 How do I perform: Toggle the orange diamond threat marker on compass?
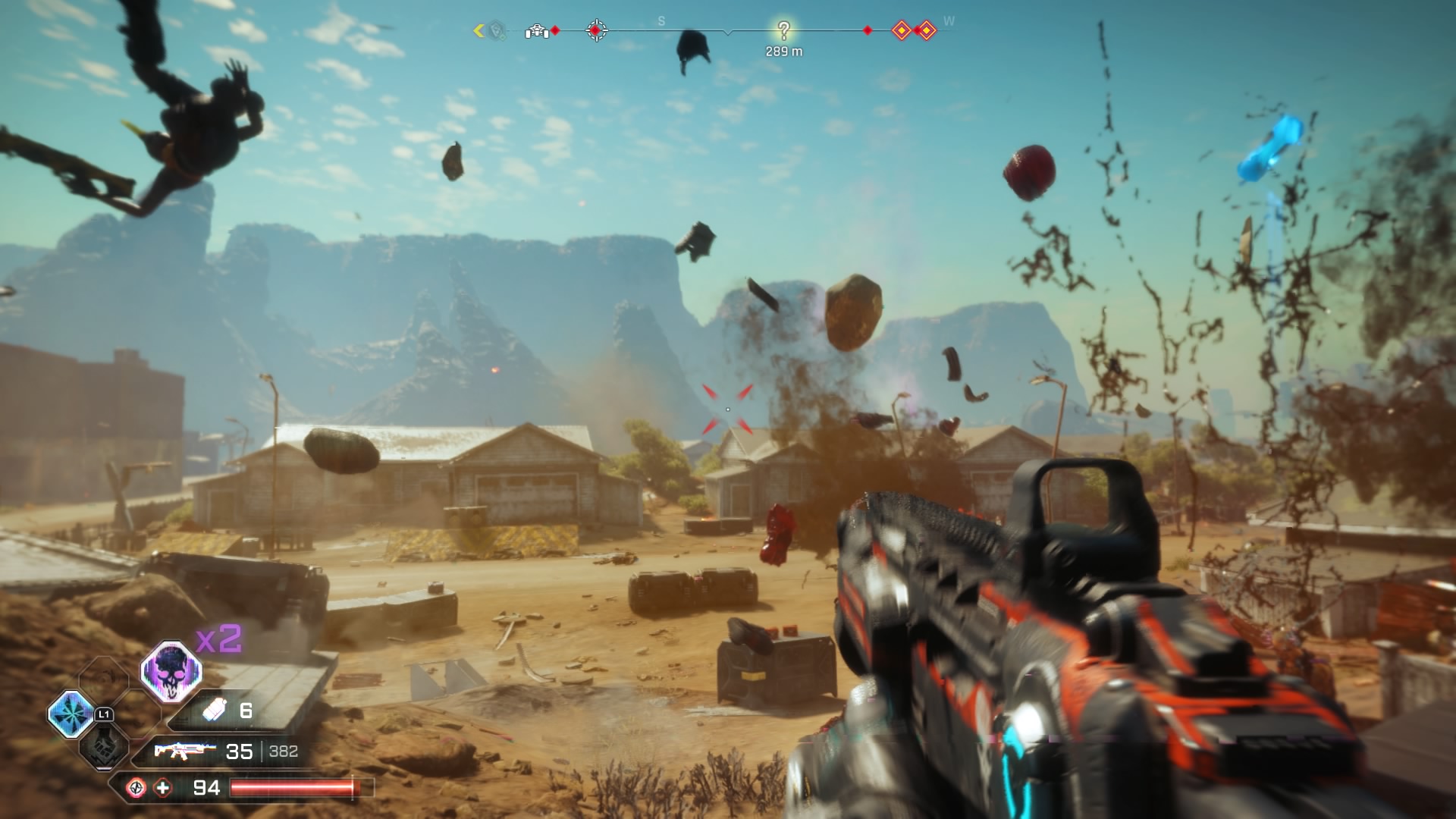tap(902, 30)
